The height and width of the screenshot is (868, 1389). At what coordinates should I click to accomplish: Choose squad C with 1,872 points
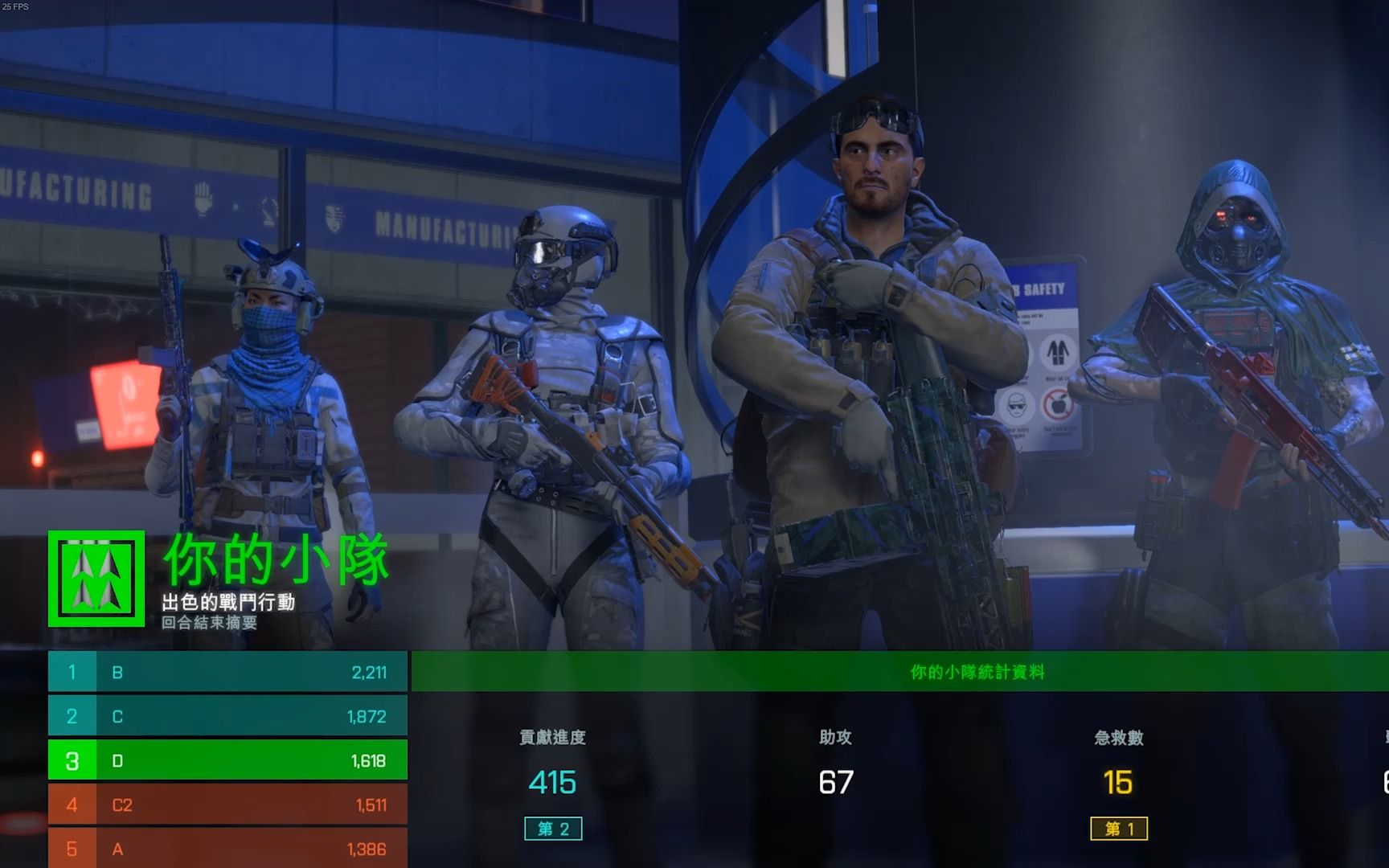227,716
